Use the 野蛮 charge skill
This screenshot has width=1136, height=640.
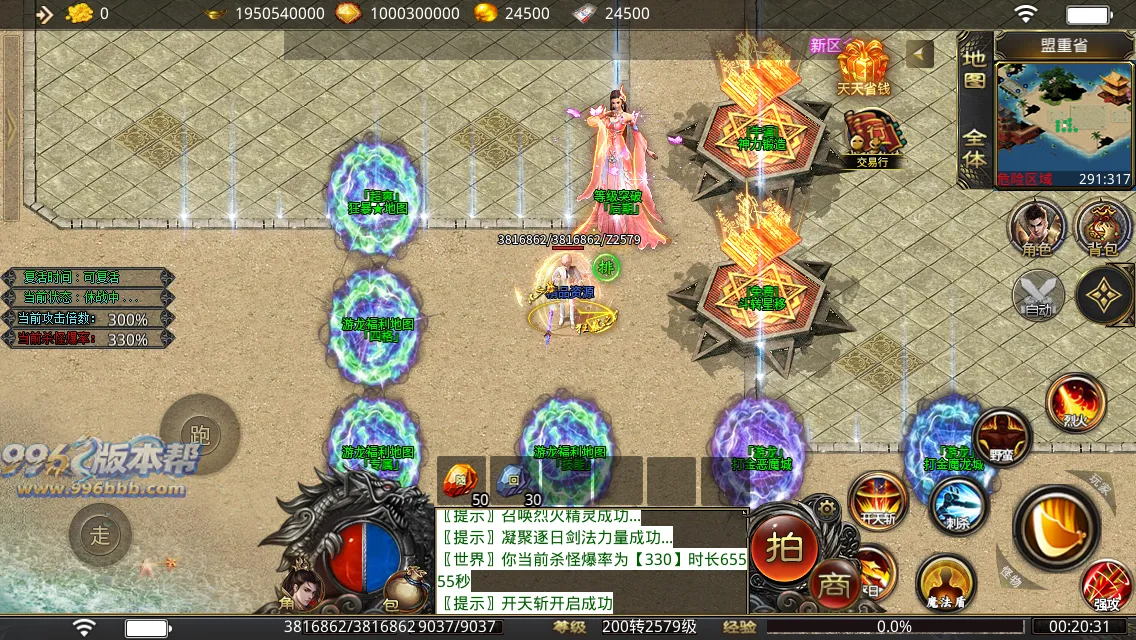(1002, 437)
